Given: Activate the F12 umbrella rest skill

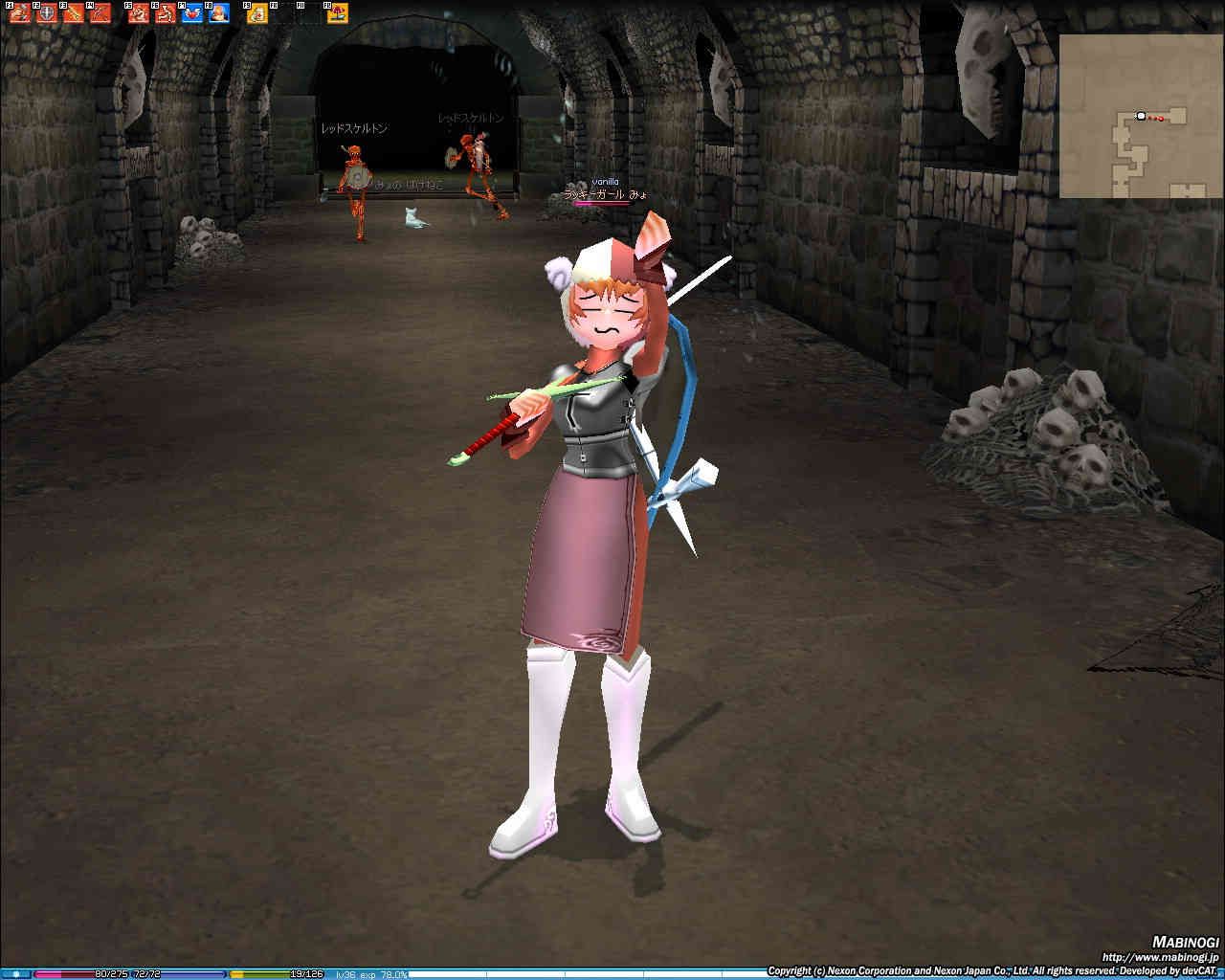Looking at the screenshot, I should (338, 13).
